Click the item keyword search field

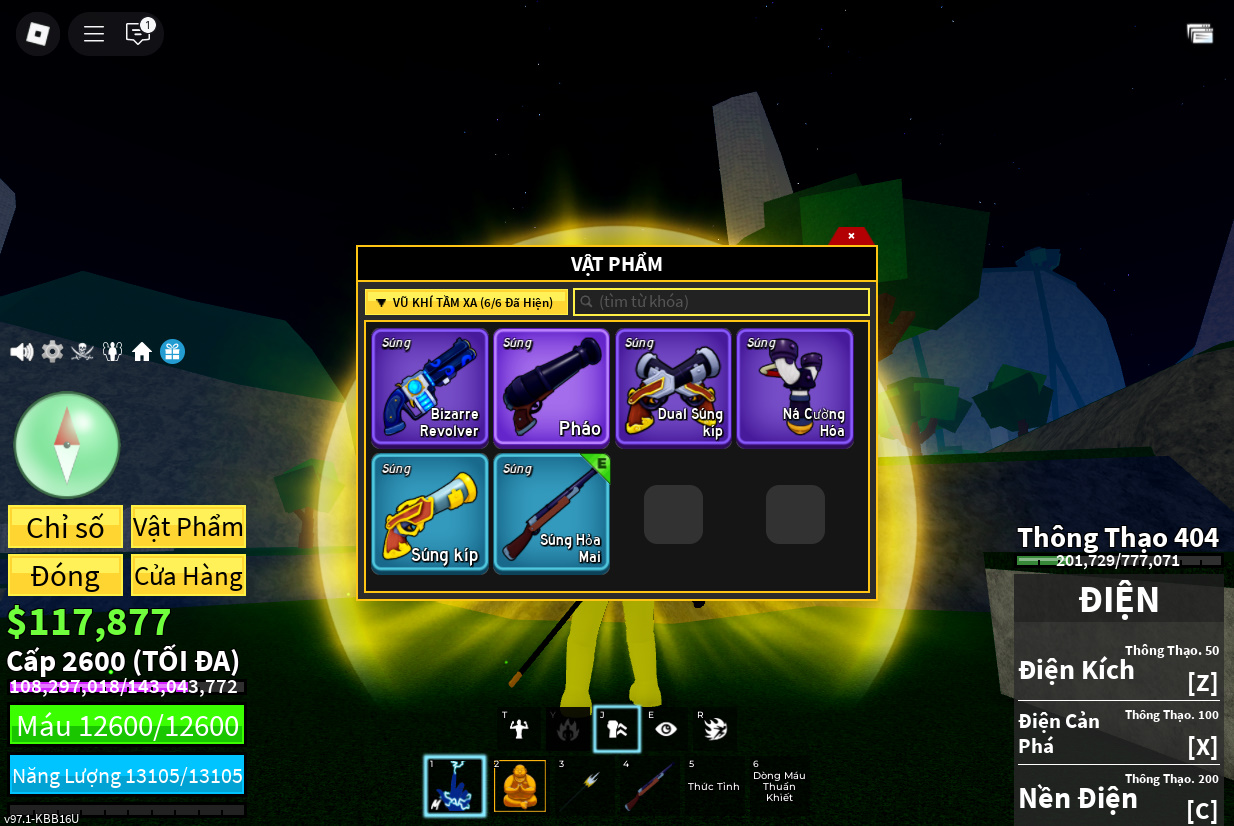(721, 302)
